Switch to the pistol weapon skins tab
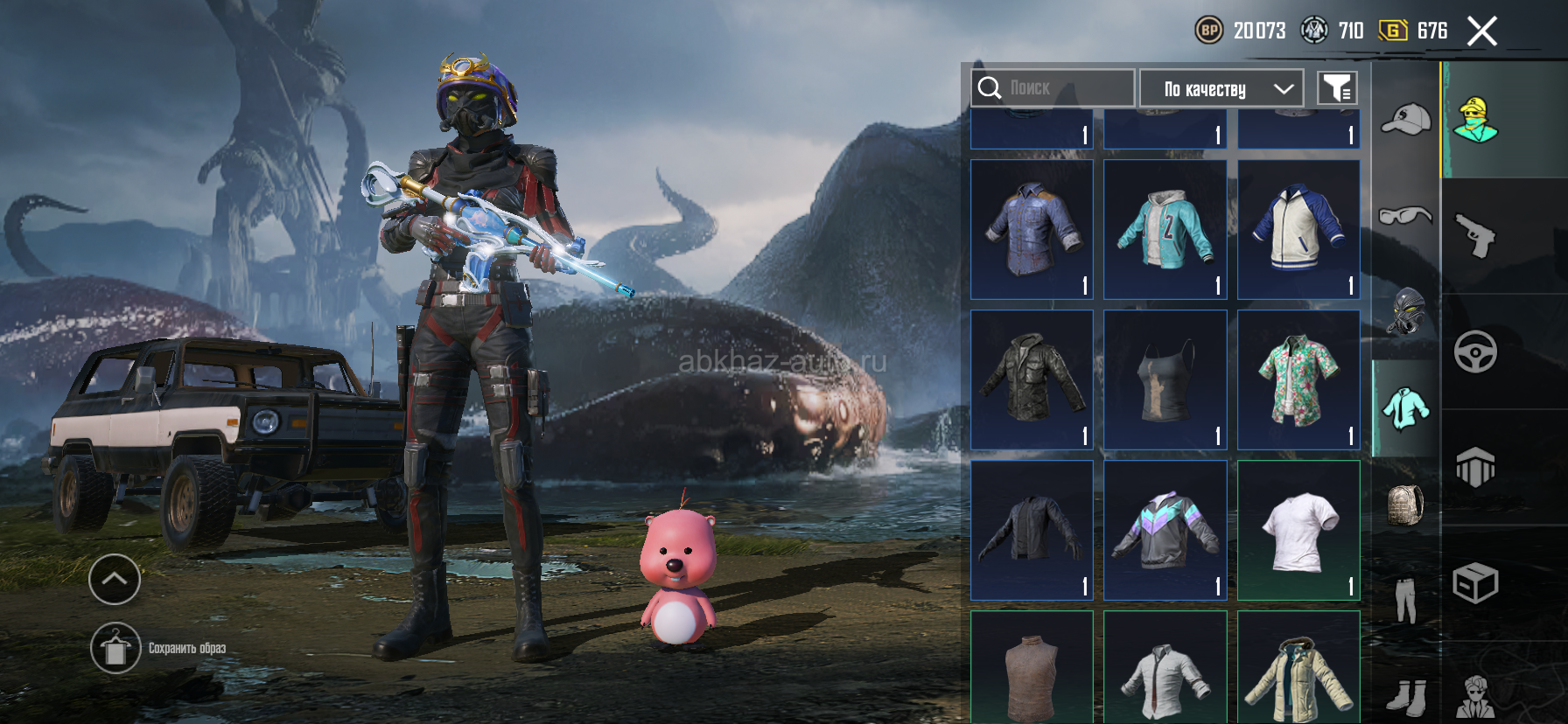The height and width of the screenshot is (724, 1568). click(1475, 236)
